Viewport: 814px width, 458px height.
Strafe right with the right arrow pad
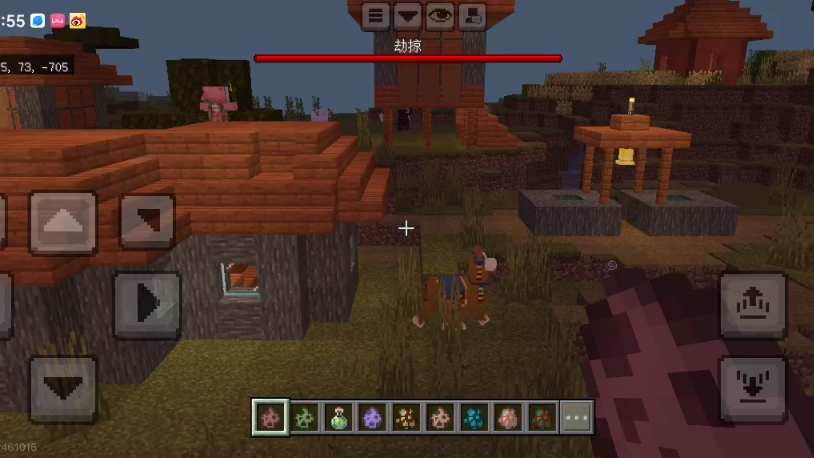146,303
